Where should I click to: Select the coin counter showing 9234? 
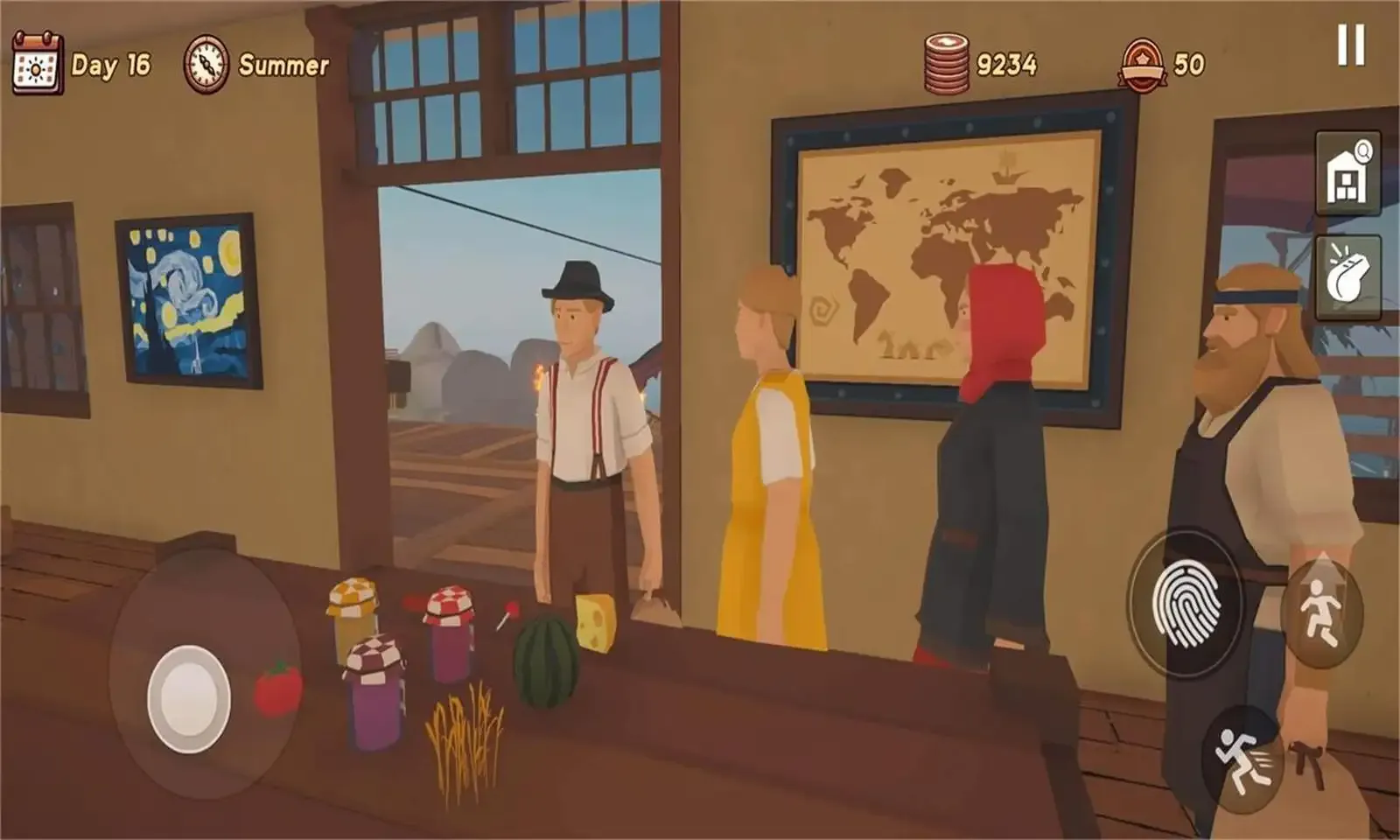1009,60
